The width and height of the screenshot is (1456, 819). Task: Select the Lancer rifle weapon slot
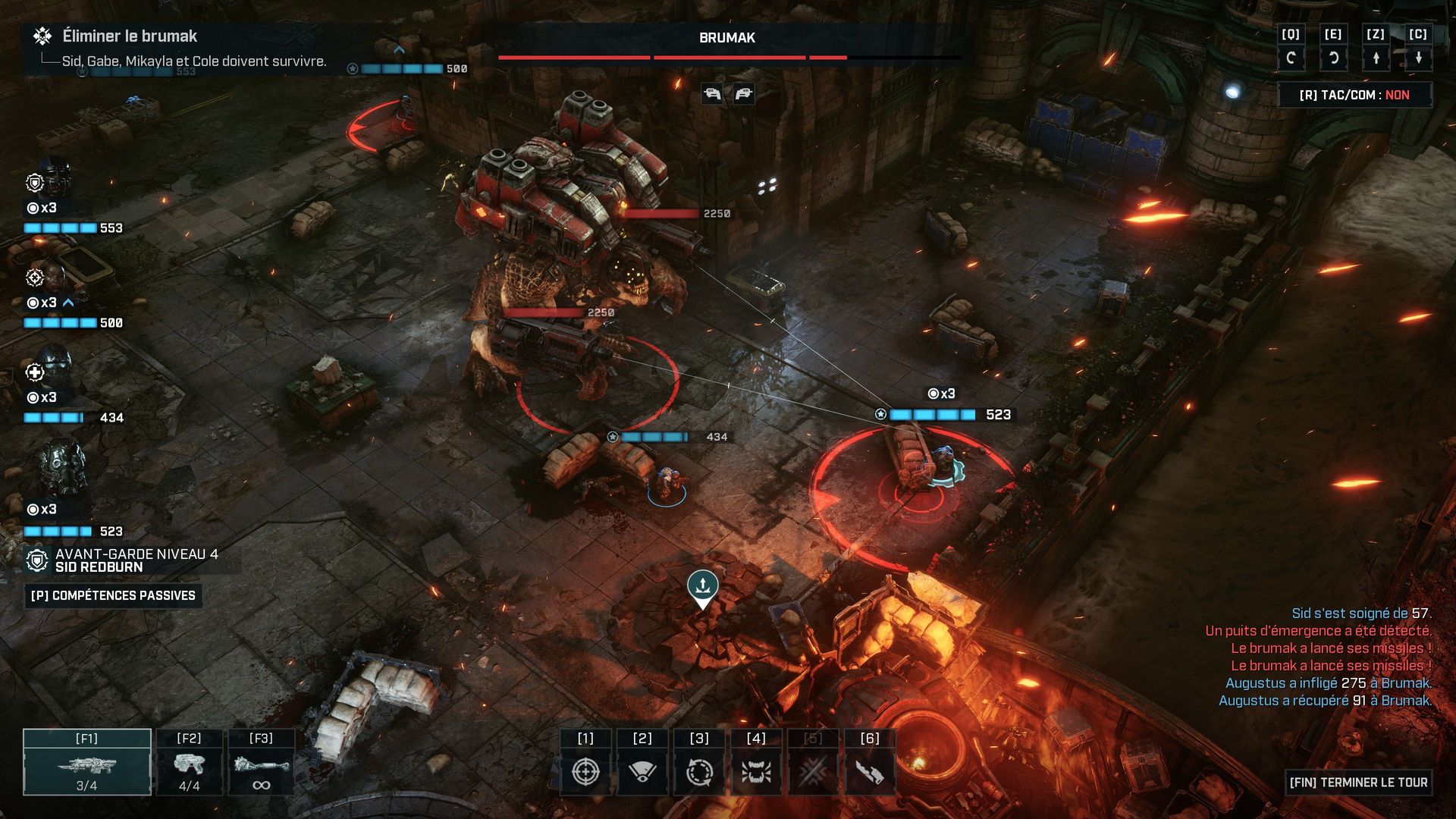(86, 762)
